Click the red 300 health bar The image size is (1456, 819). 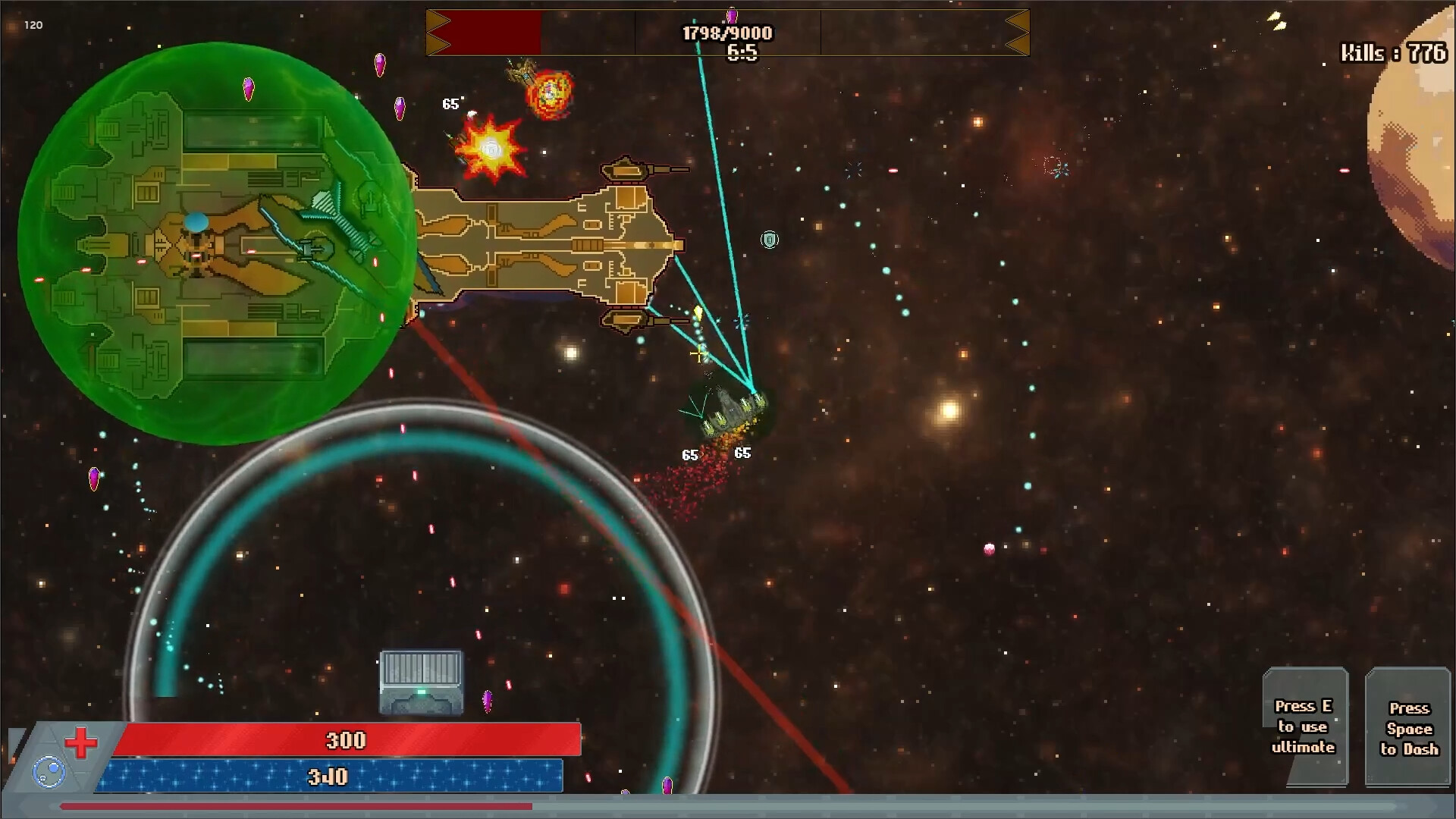coord(345,739)
